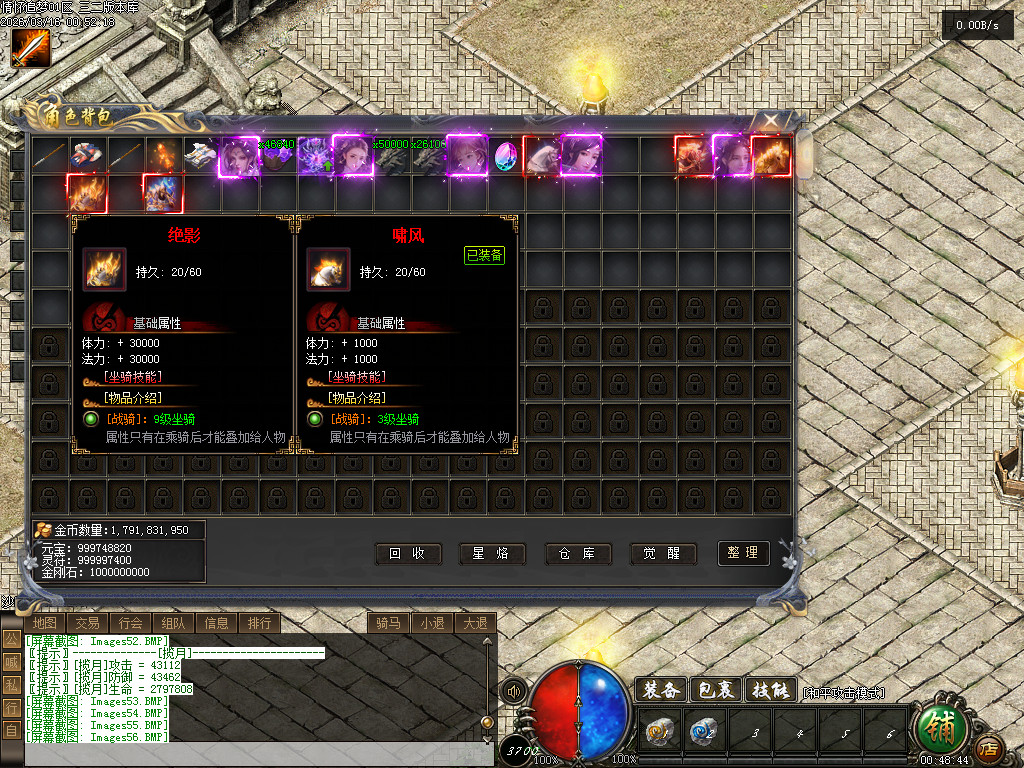Open the 组队 team tab
Image resolution: width=1024 pixels, height=768 pixels.
(173, 623)
